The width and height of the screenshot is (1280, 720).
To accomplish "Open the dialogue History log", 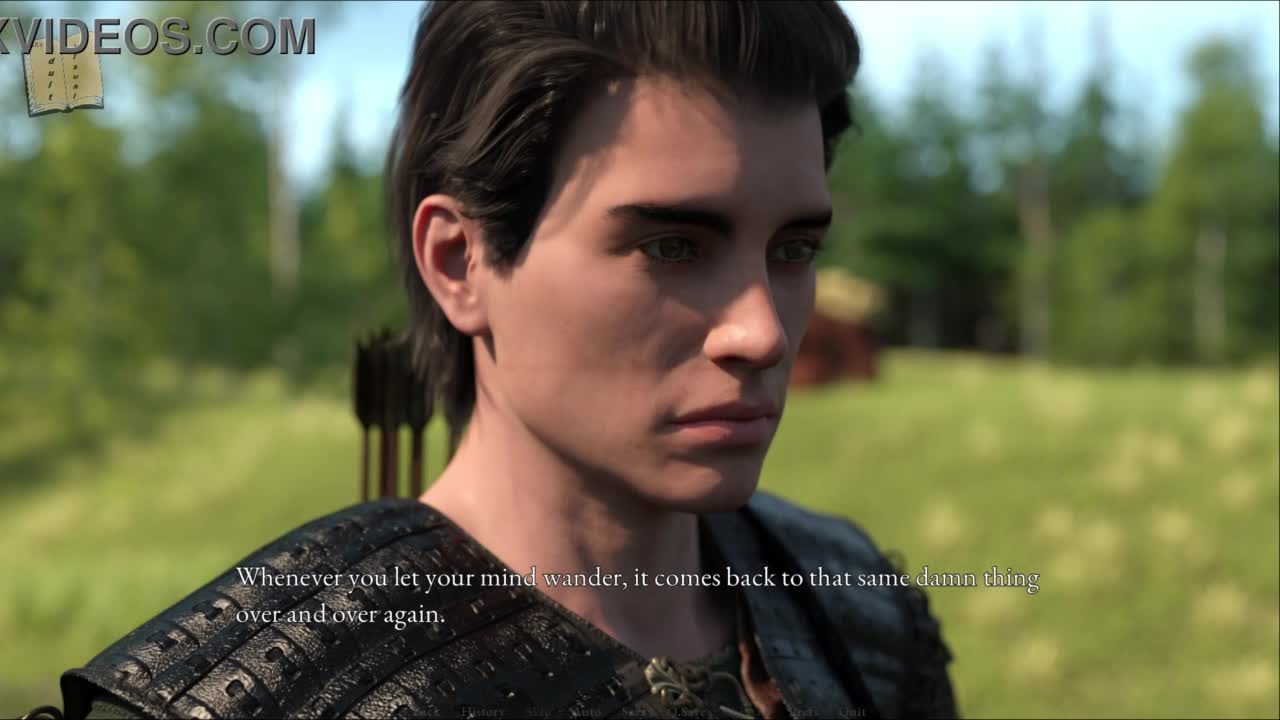I will (x=482, y=712).
